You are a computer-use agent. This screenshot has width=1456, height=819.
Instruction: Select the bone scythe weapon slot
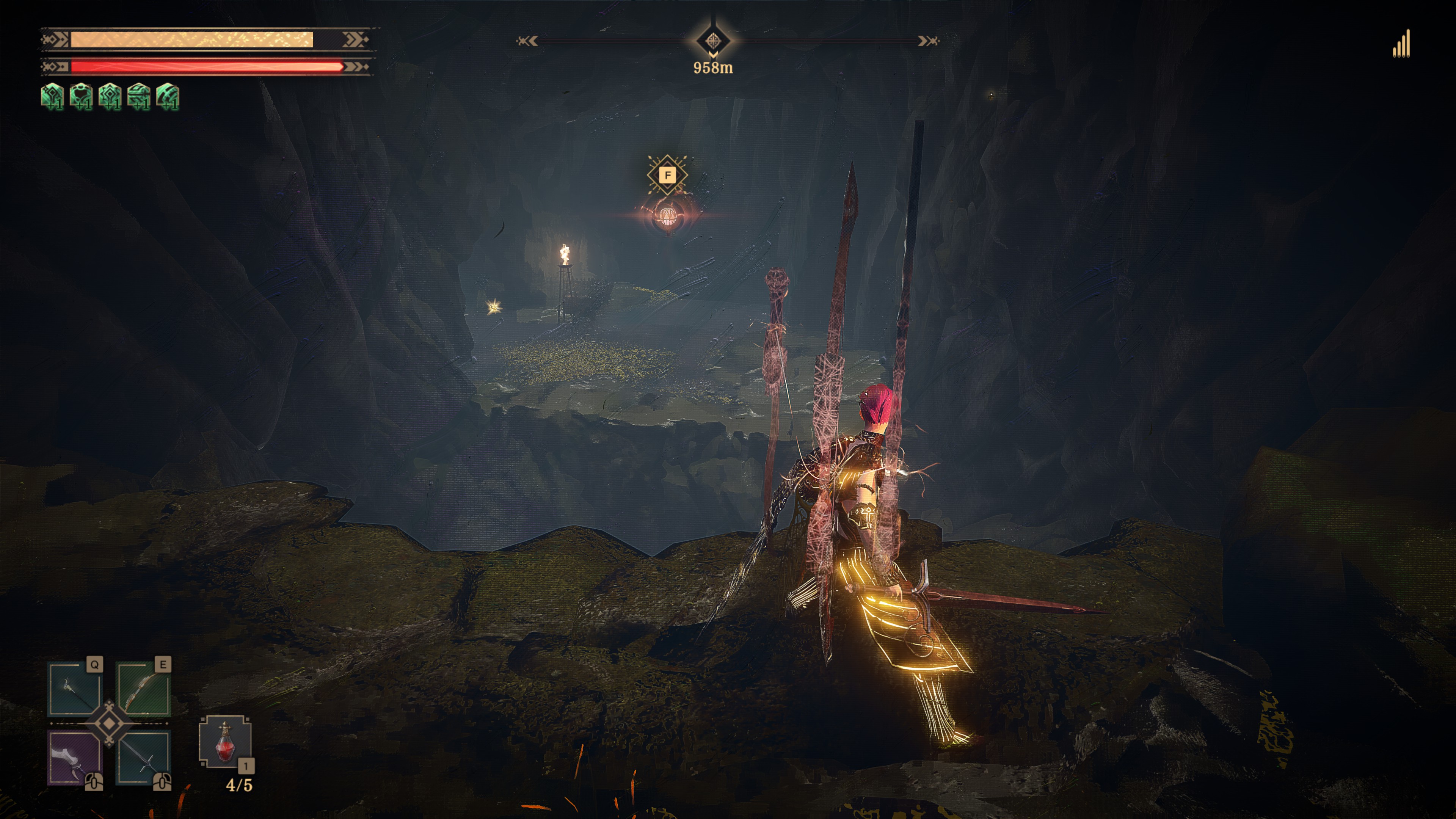(75, 758)
